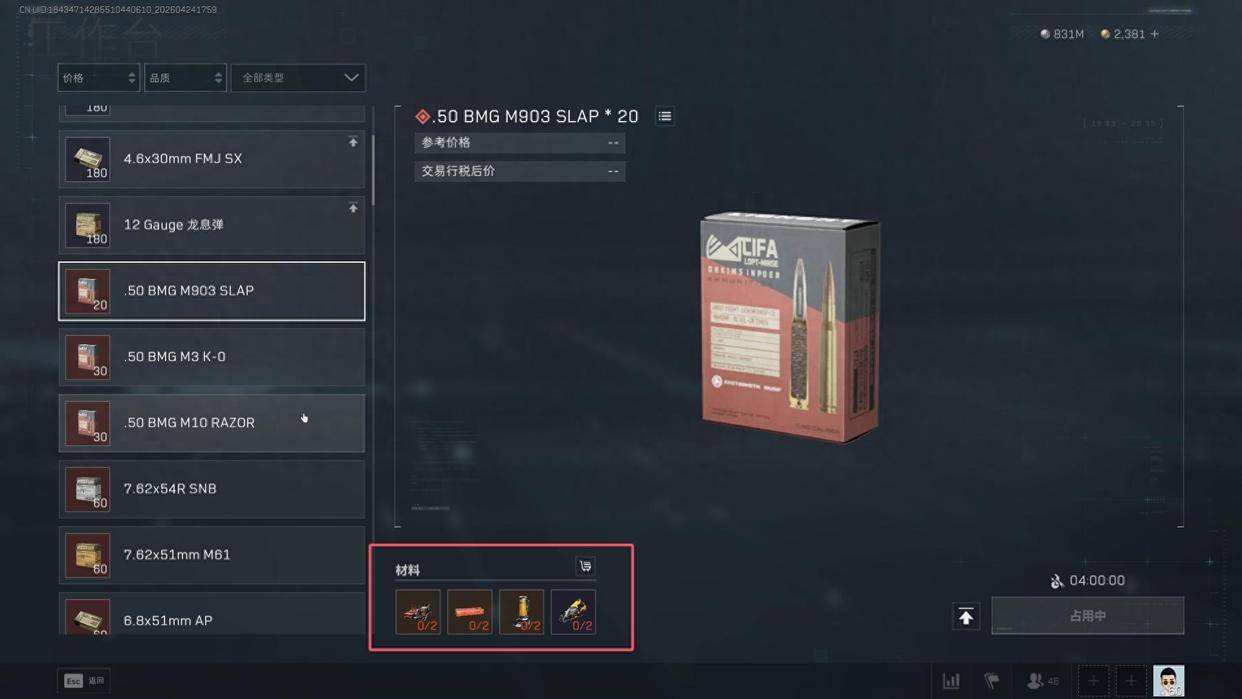Select the .50 BMG M903 SLAP row
Image resolution: width=1242 pixels, height=699 pixels.
click(212, 291)
